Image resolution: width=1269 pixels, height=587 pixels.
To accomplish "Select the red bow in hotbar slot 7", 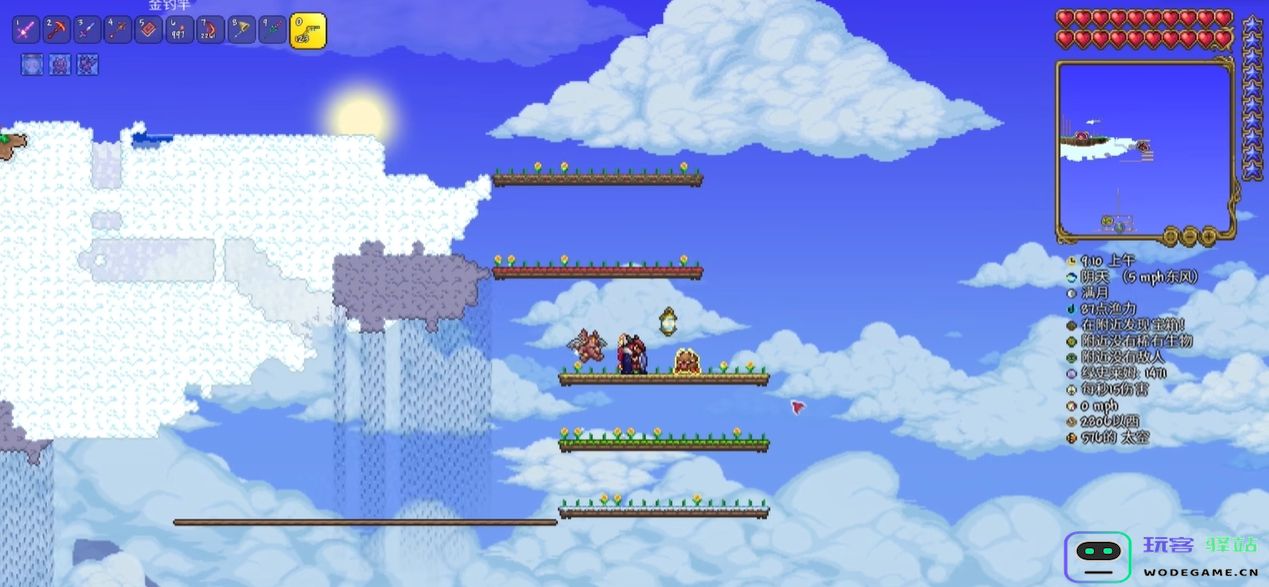I will pyautogui.click(x=211, y=30).
